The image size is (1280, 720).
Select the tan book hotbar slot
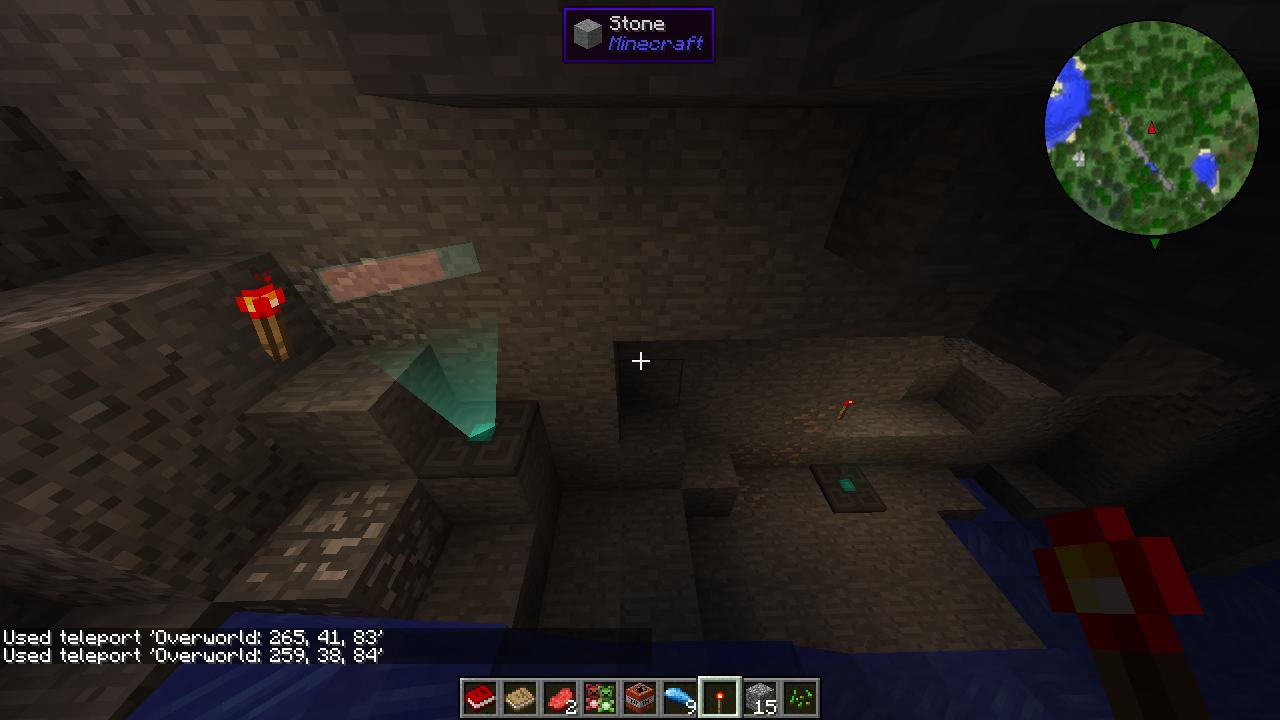520,697
